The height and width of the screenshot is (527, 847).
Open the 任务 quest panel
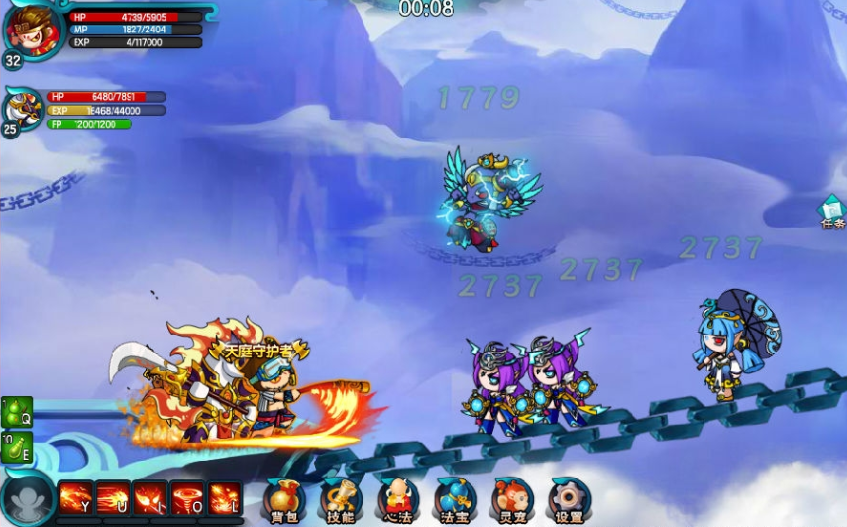pyautogui.click(x=832, y=212)
